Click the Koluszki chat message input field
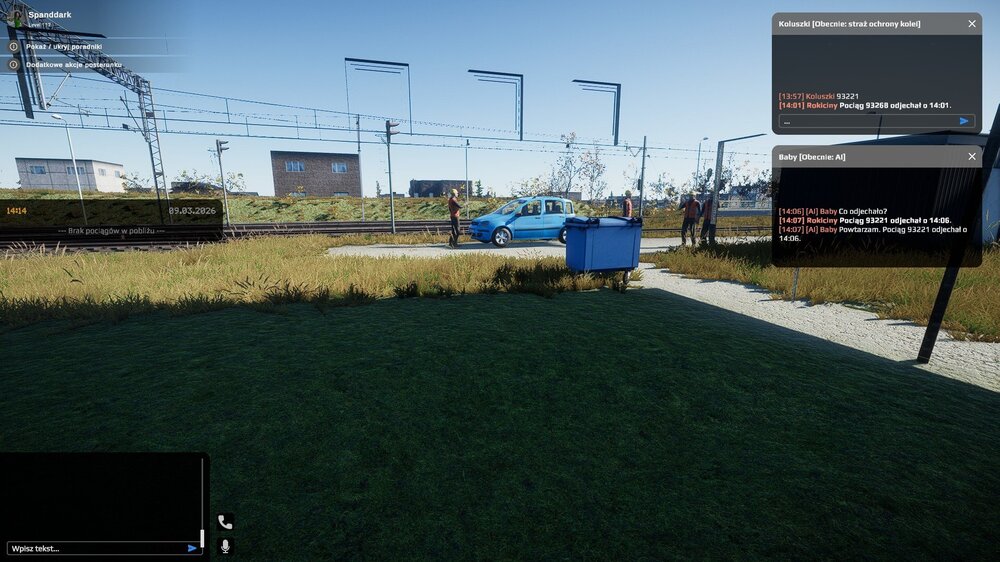The image size is (1000, 562). [866, 121]
